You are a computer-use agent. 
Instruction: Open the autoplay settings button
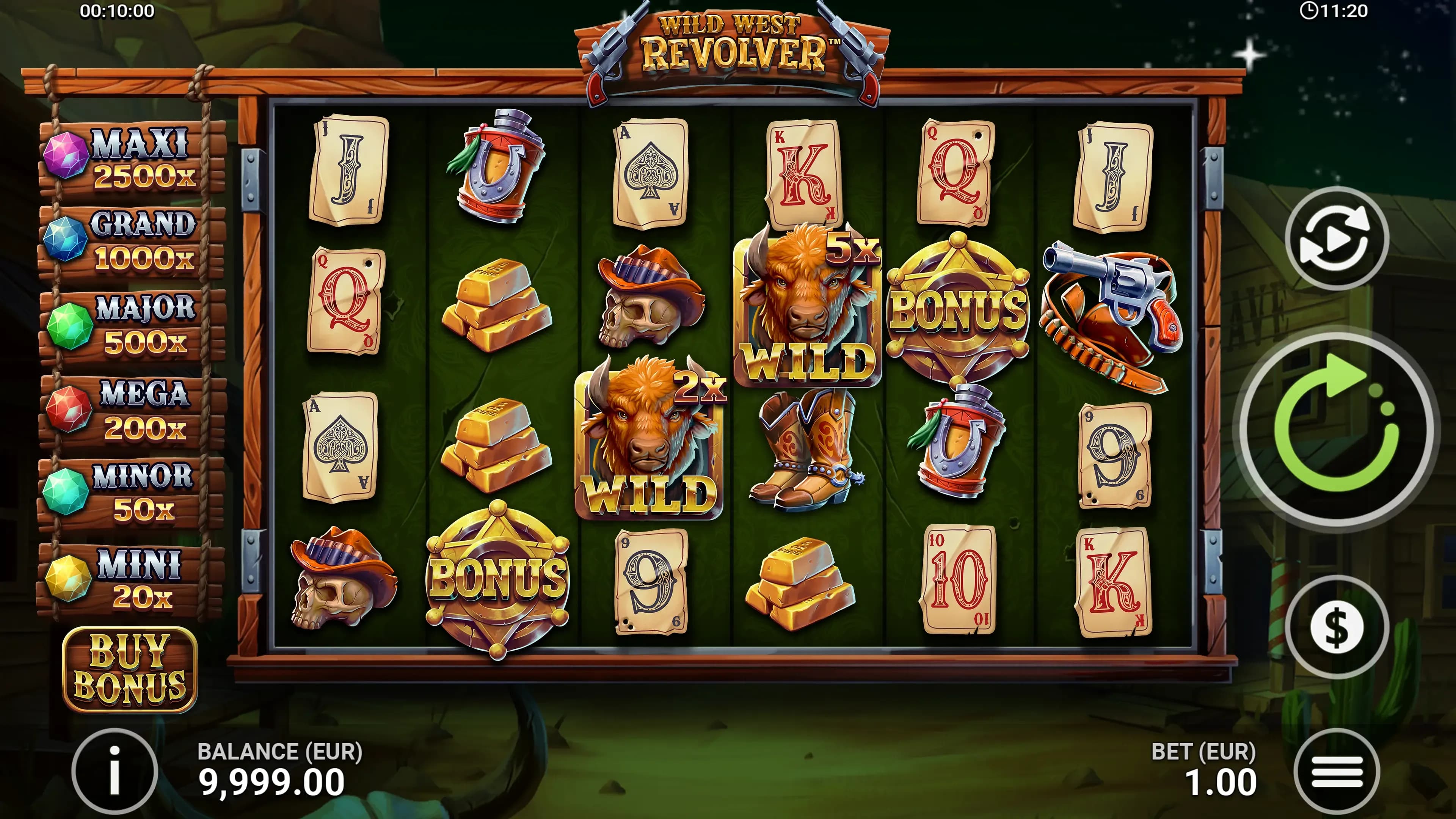(1336, 238)
